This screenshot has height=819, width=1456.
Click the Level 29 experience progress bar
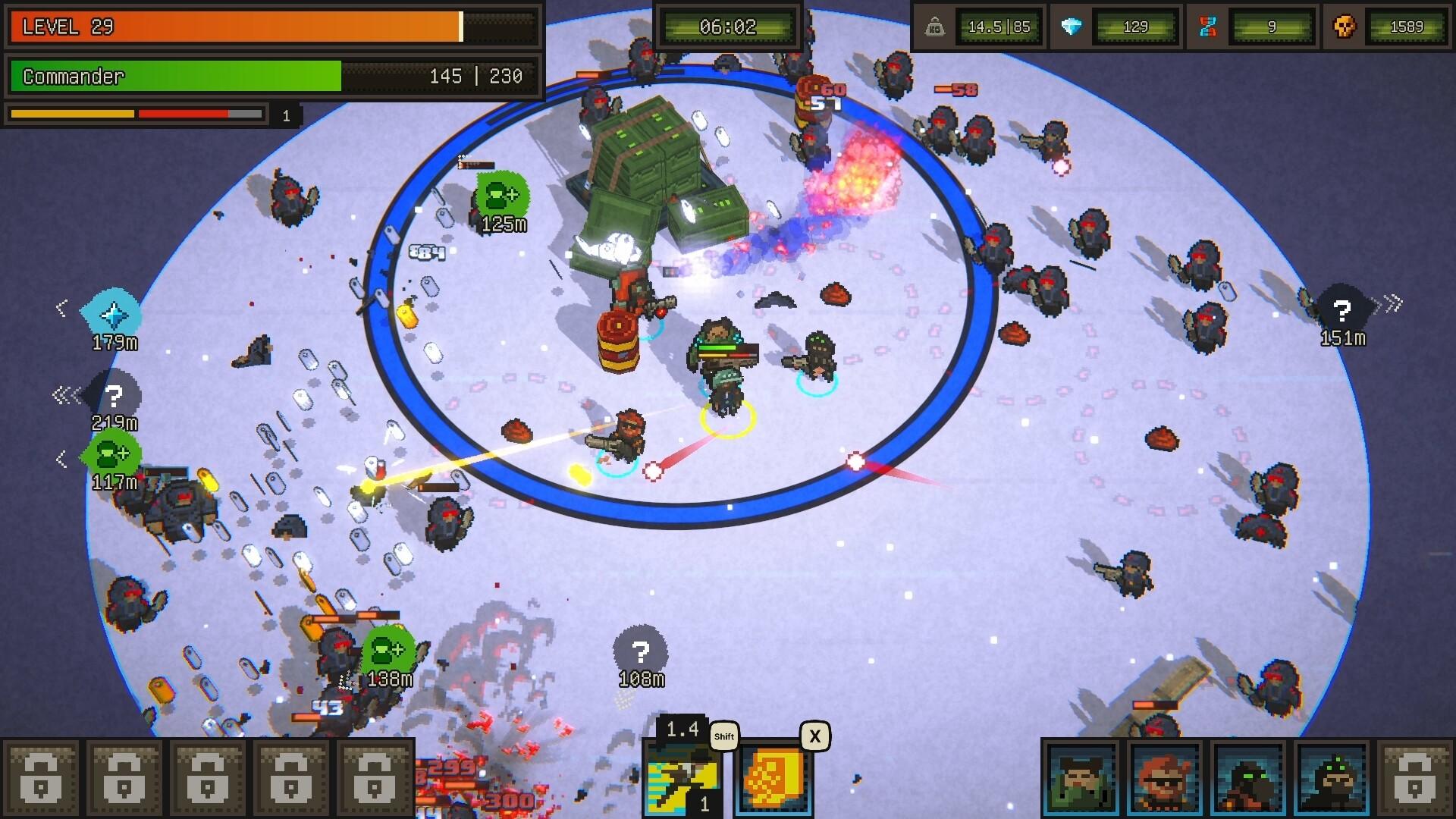tap(273, 27)
